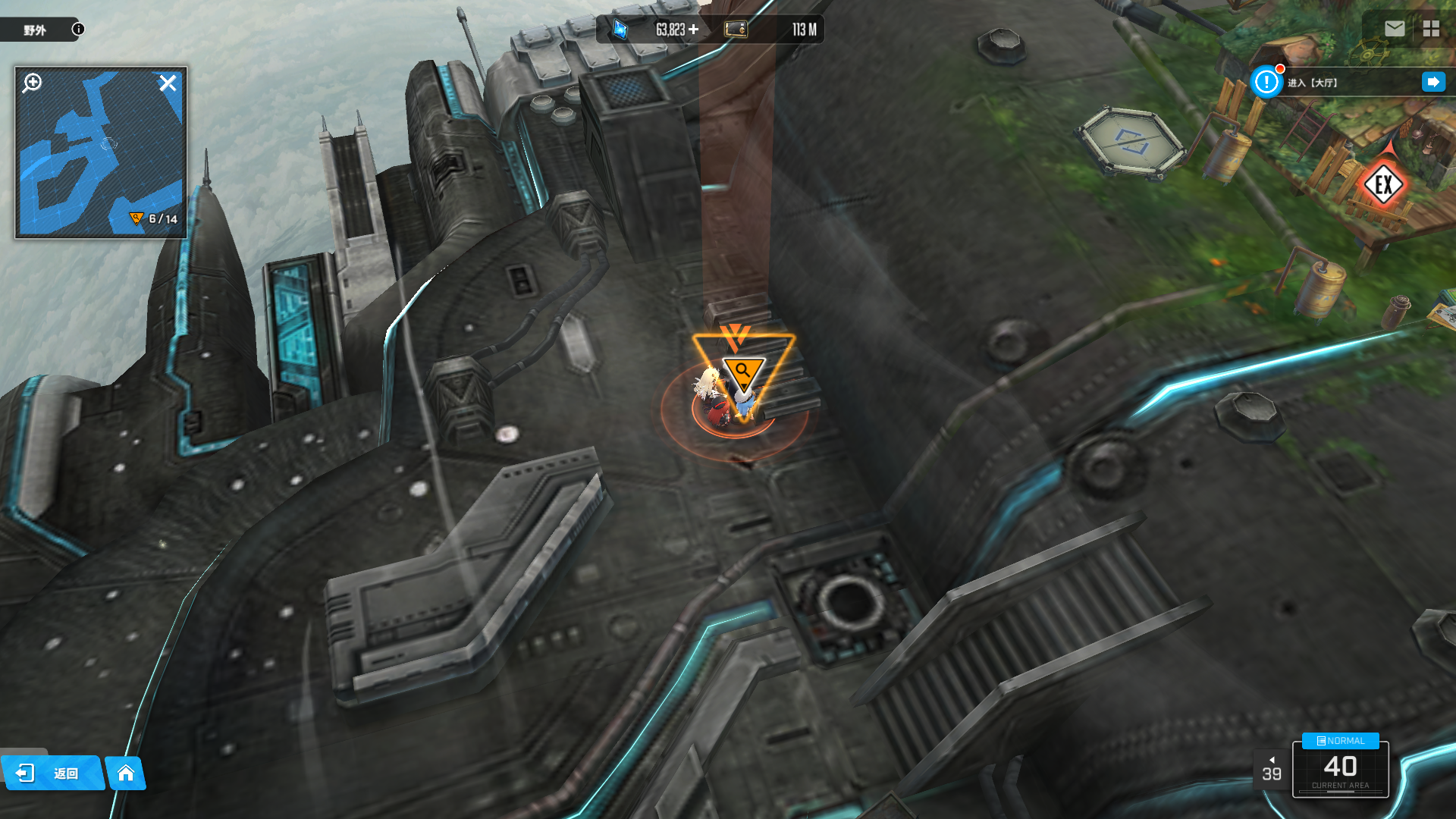Follow the quest tracker arrow button
This screenshot has height=819, width=1456.
coord(1433,82)
